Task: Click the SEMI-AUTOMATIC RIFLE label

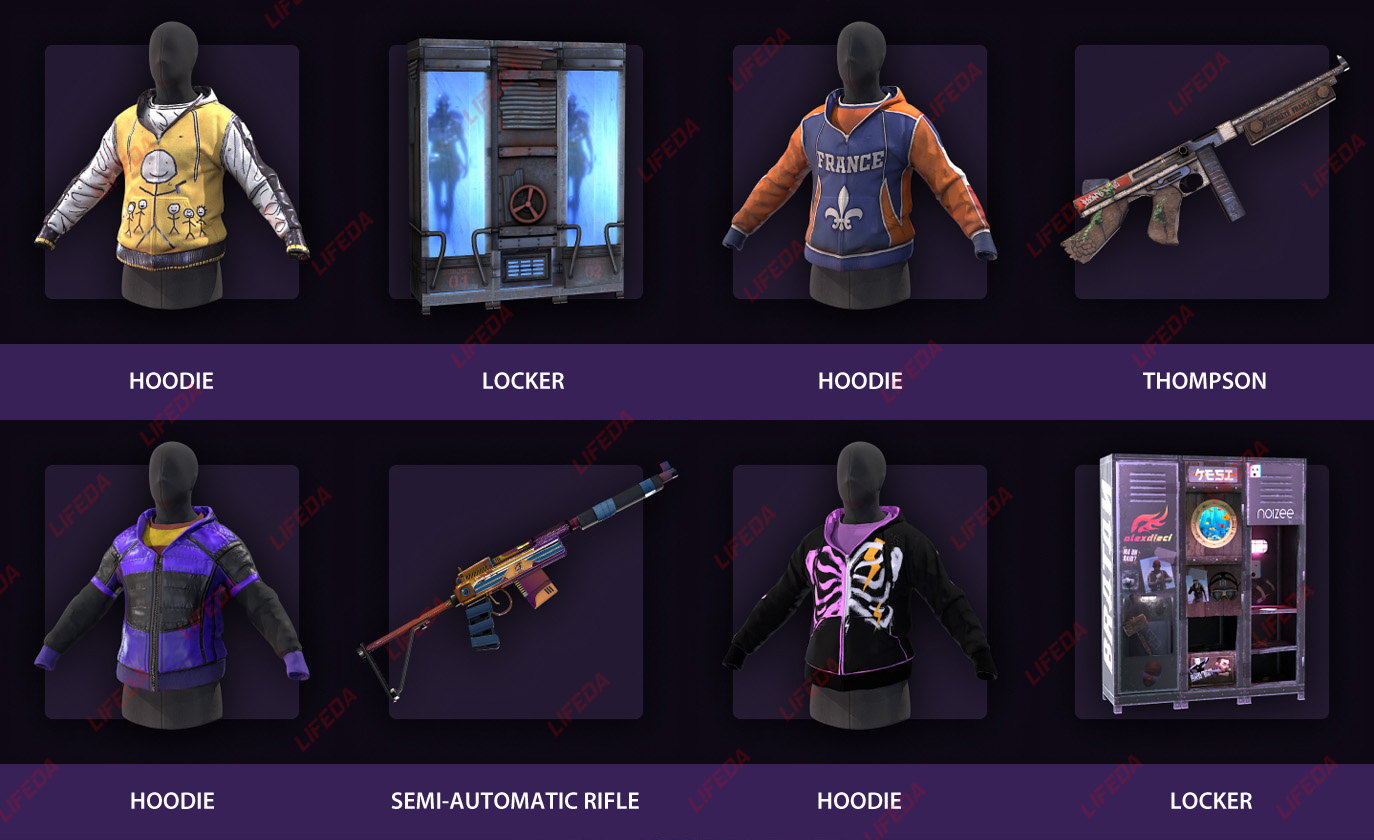Action: (515, 801)
